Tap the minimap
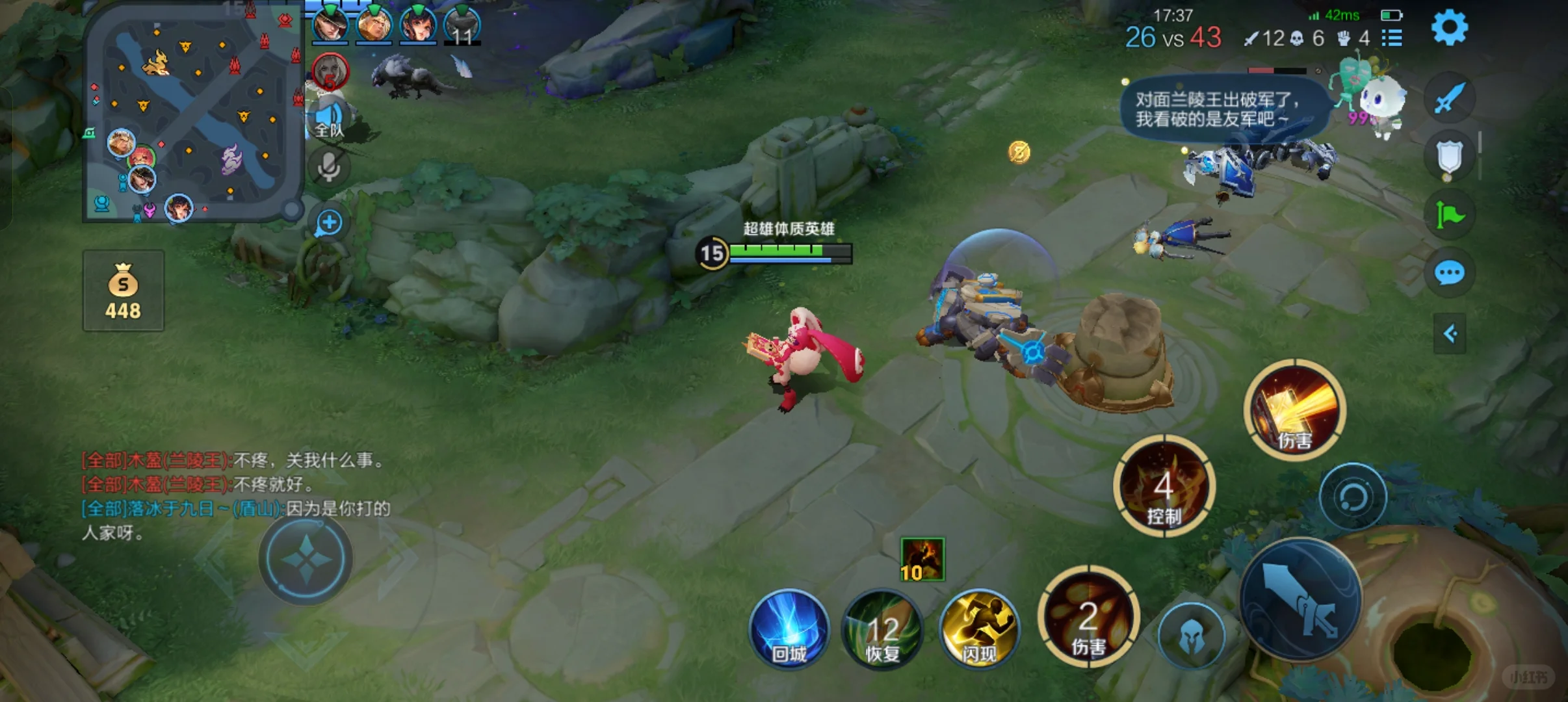Screen dimensions: 1568x702 pyautogui.click(x=194, y=114)
